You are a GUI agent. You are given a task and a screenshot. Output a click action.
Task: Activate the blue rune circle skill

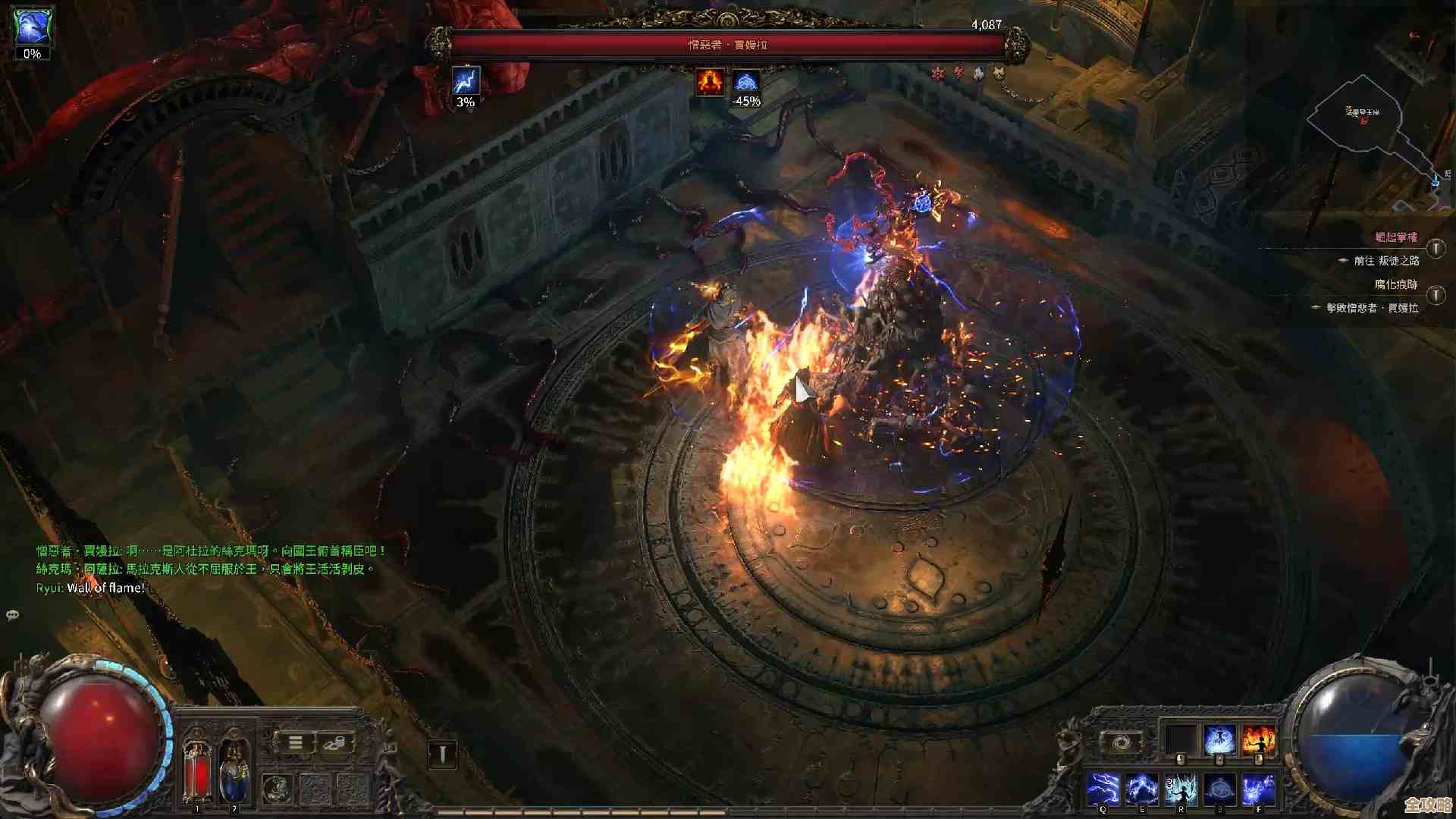coord(1219,789)
